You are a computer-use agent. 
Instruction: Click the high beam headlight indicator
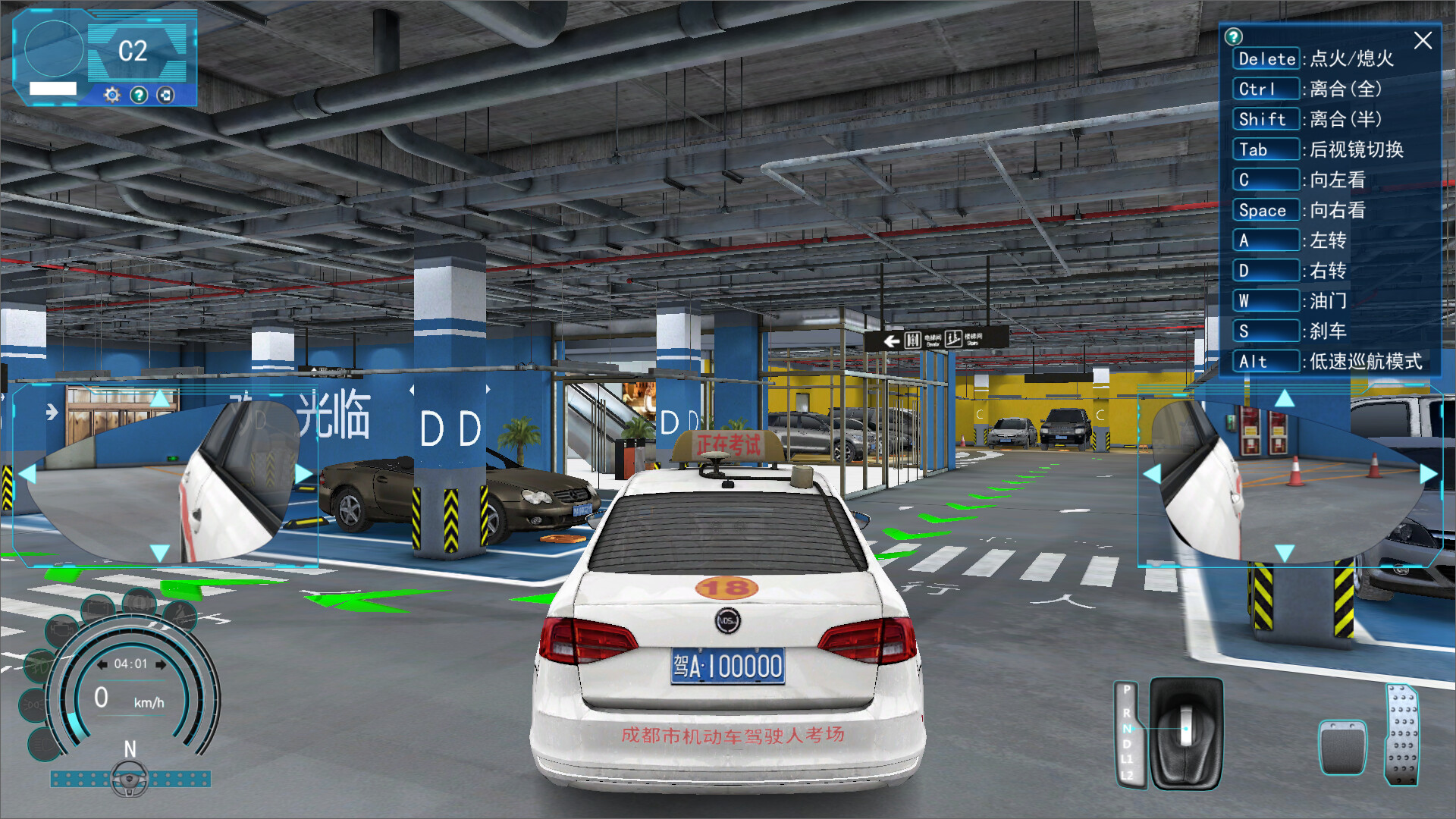[x=43, y=745]
